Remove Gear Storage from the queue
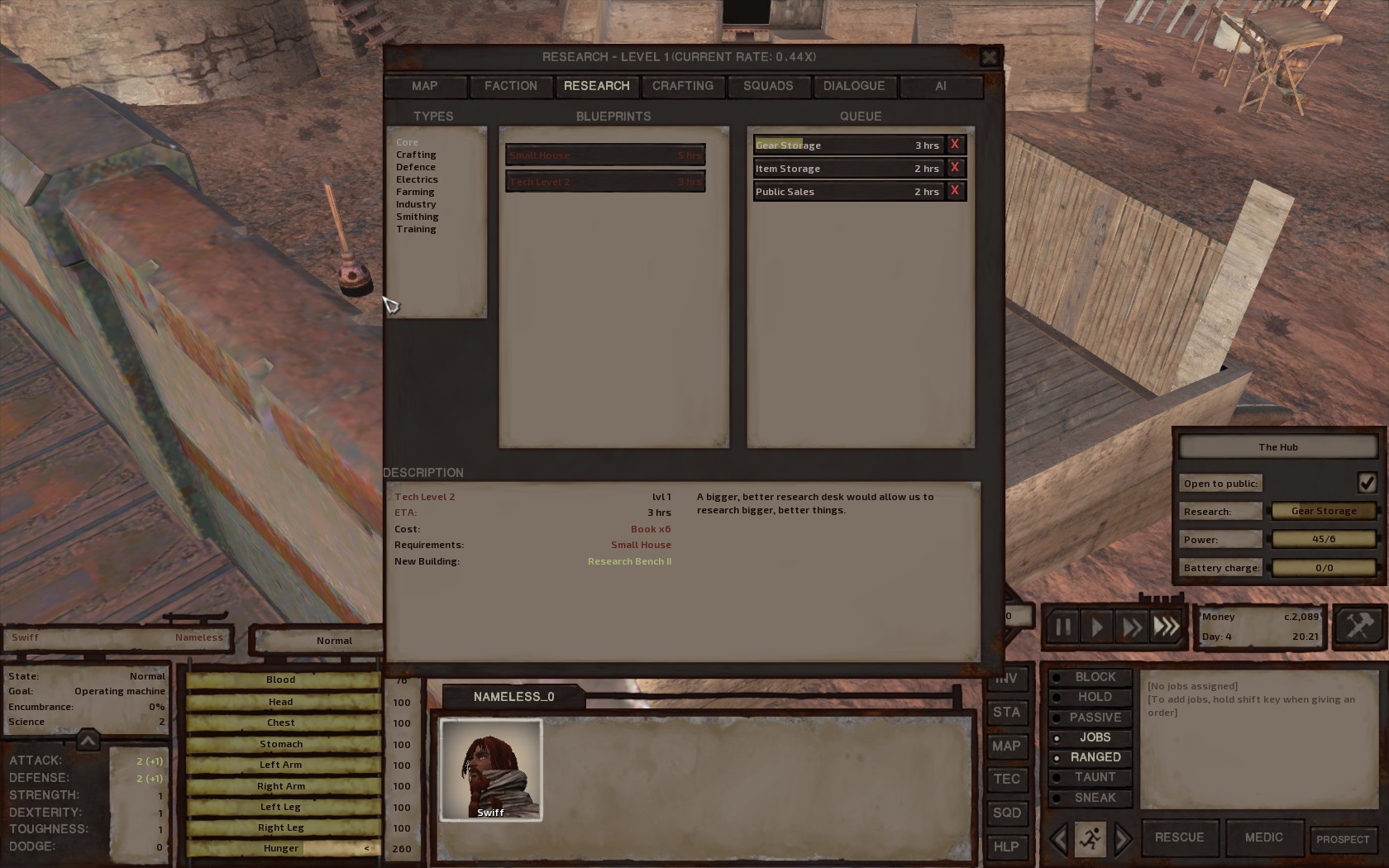 955,145
